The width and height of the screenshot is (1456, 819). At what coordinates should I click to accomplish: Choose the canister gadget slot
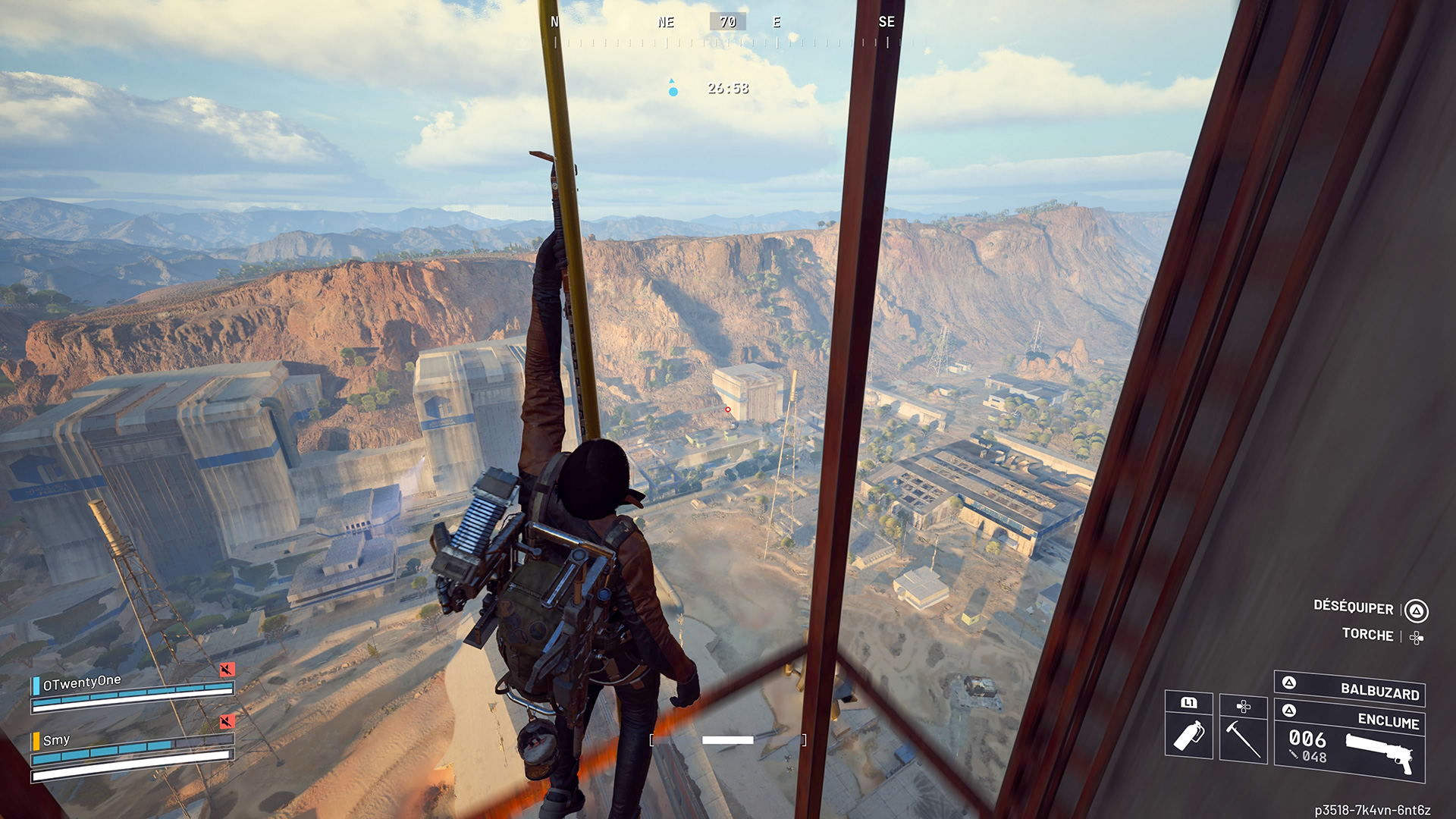[x=1188, y=726]
